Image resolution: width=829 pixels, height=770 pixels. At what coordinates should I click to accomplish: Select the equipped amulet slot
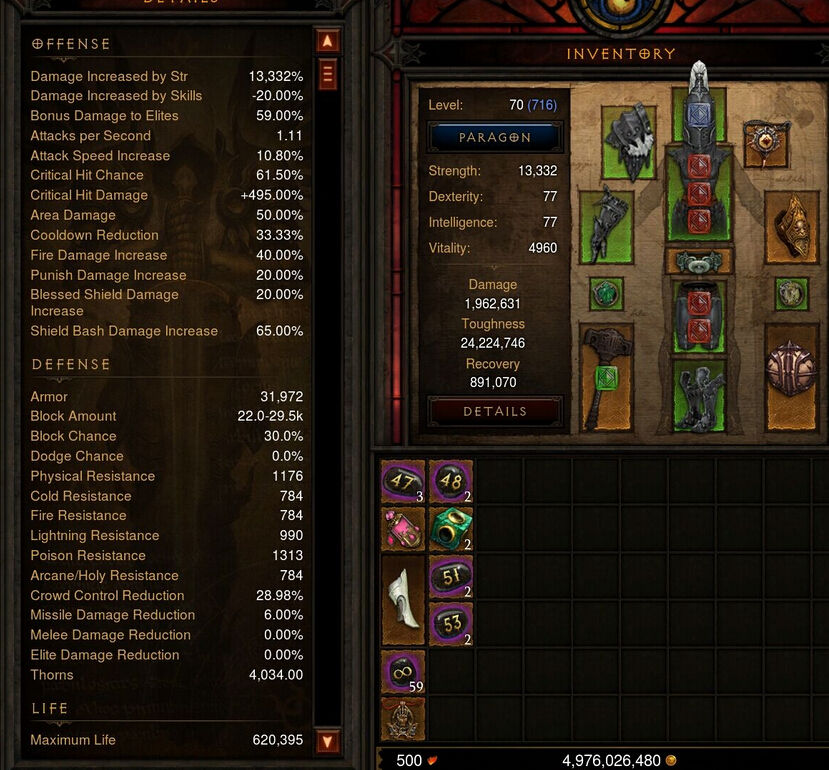point(767,142)
